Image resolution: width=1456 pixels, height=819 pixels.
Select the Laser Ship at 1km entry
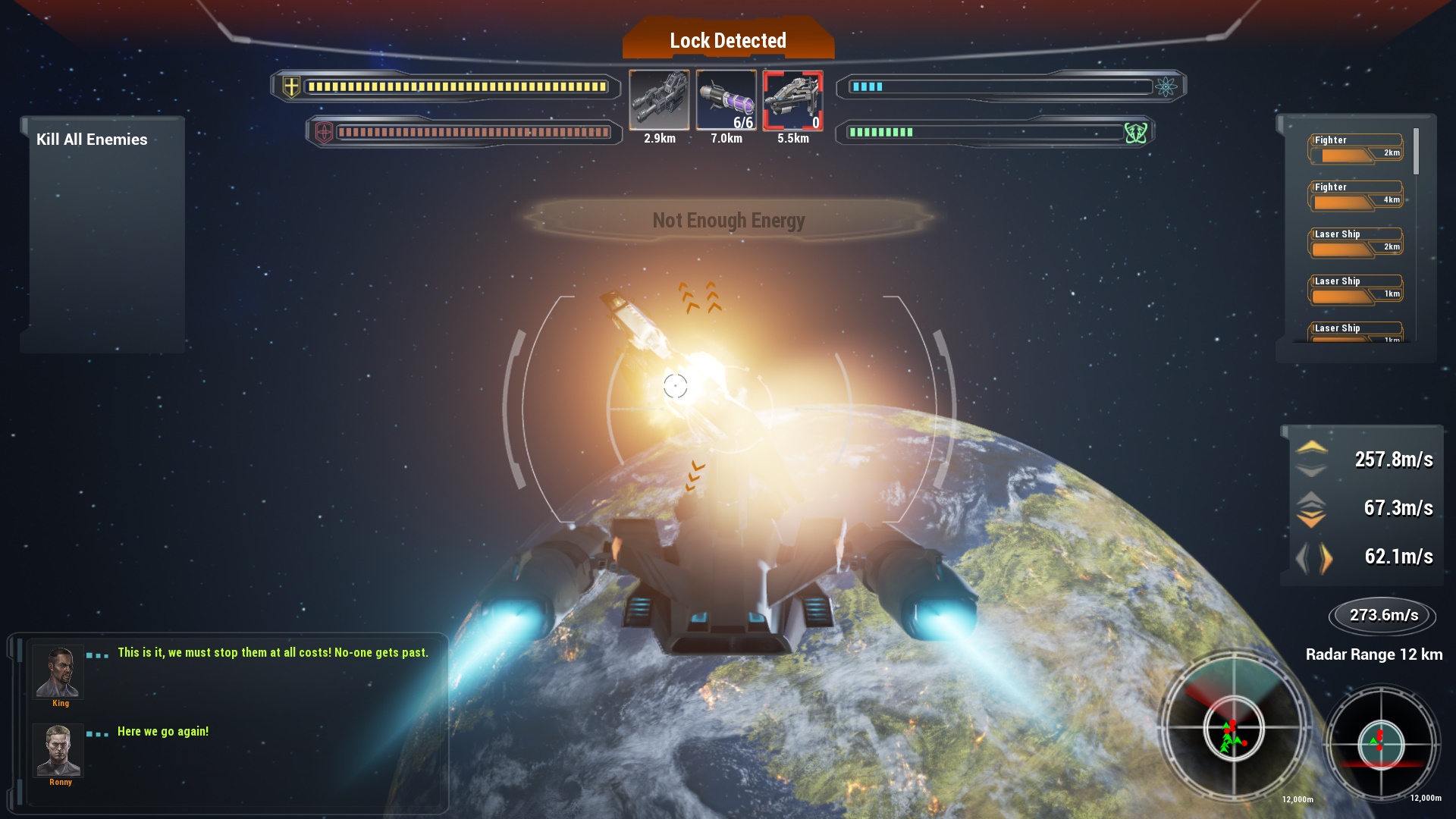(1354, 288)
